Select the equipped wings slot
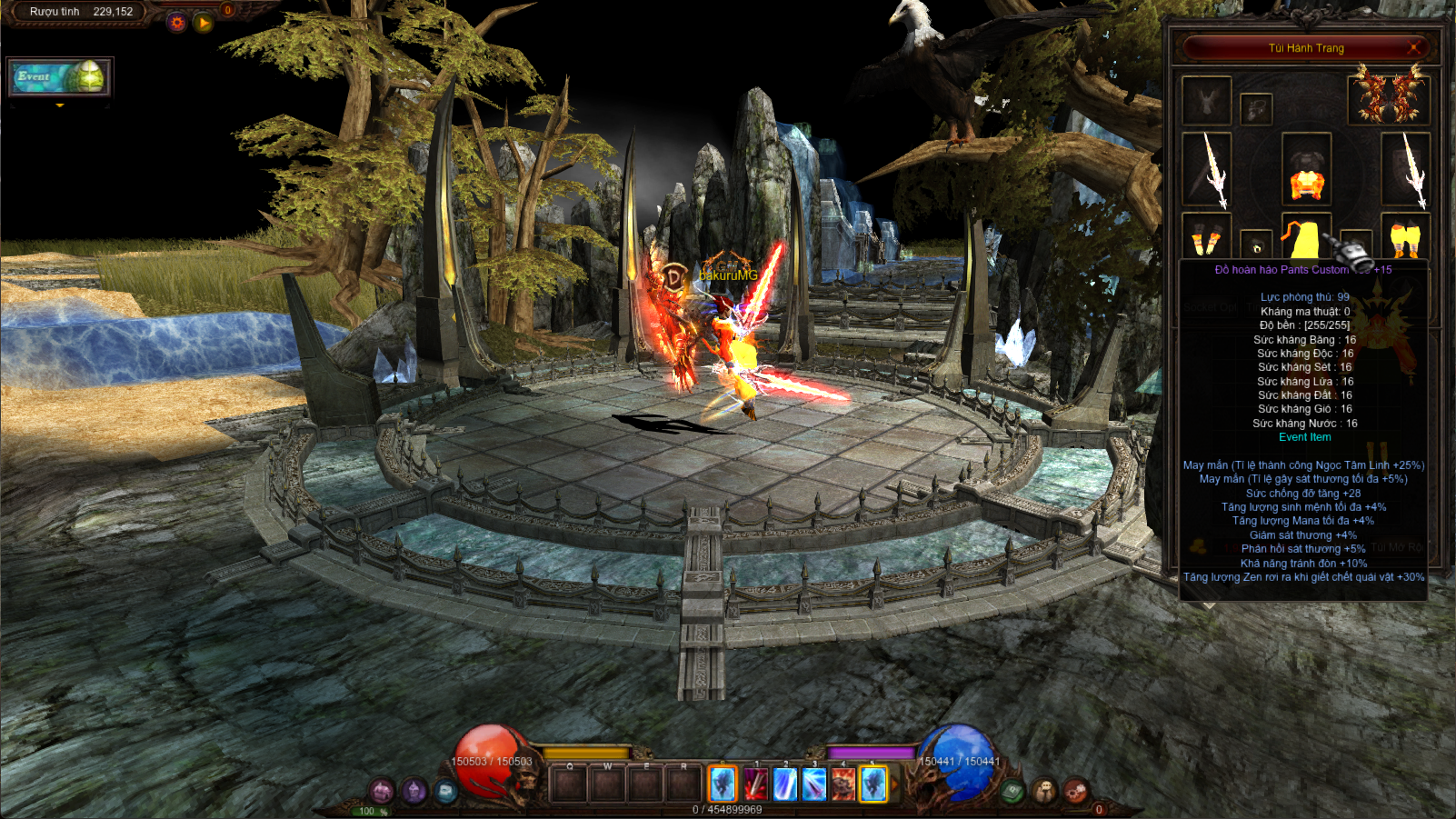1456x819 pixels. tap(1388, 98)
